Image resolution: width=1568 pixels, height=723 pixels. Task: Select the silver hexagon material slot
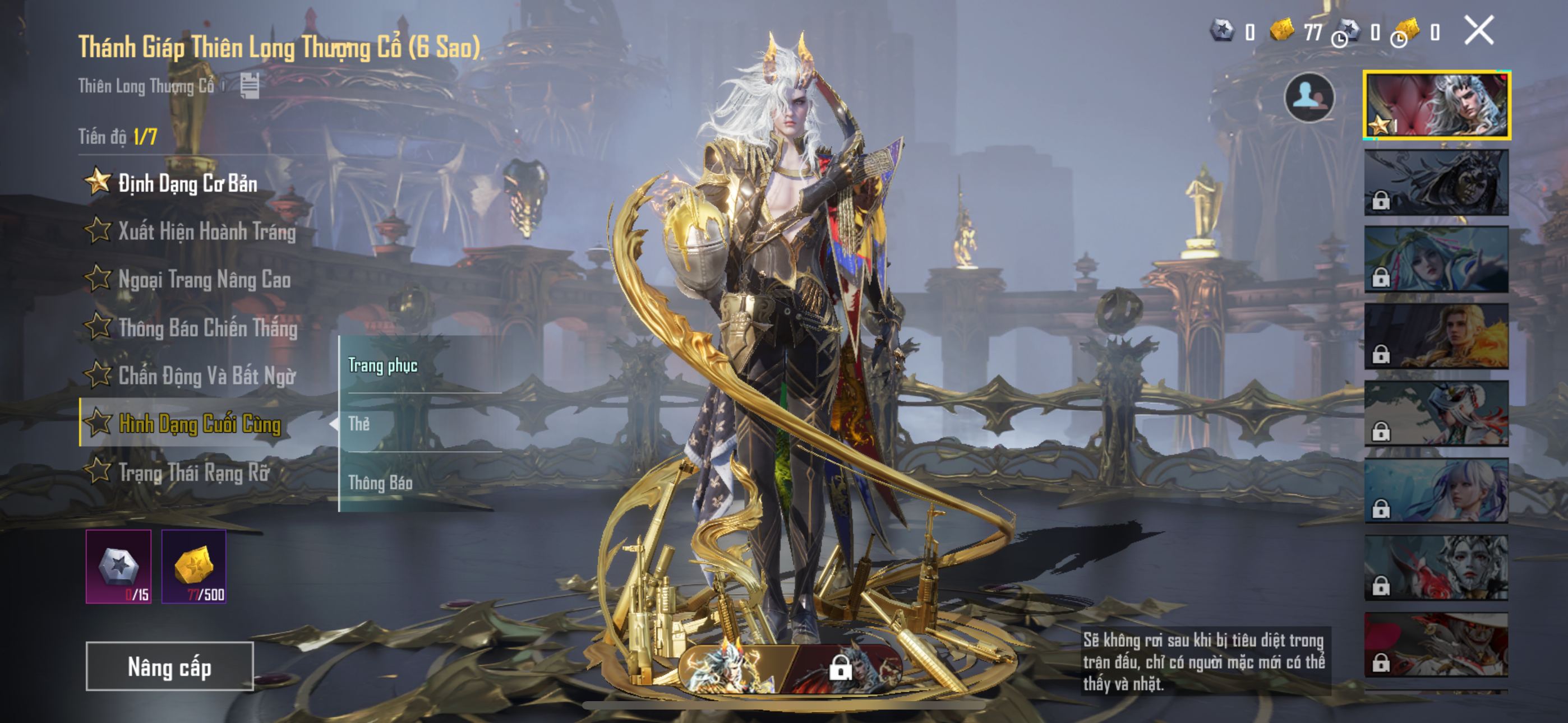click(119, 566)
